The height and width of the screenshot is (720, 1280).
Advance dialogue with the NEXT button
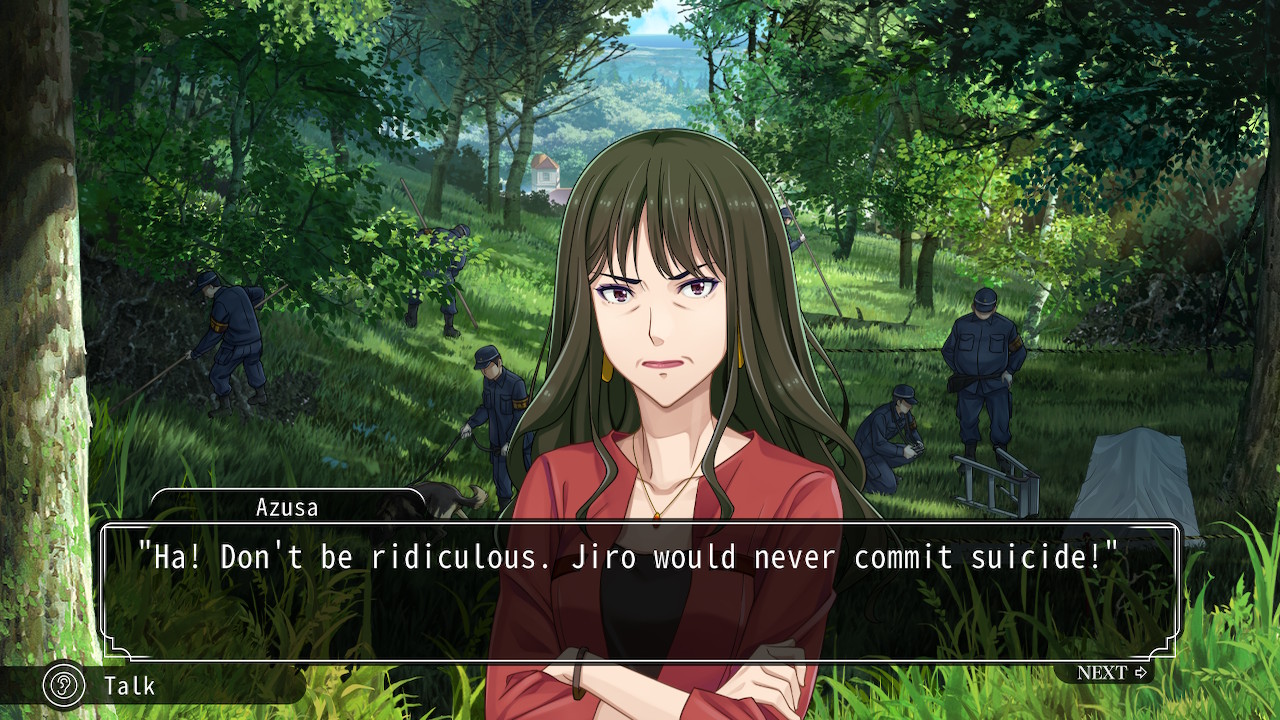pos(1111,673)
